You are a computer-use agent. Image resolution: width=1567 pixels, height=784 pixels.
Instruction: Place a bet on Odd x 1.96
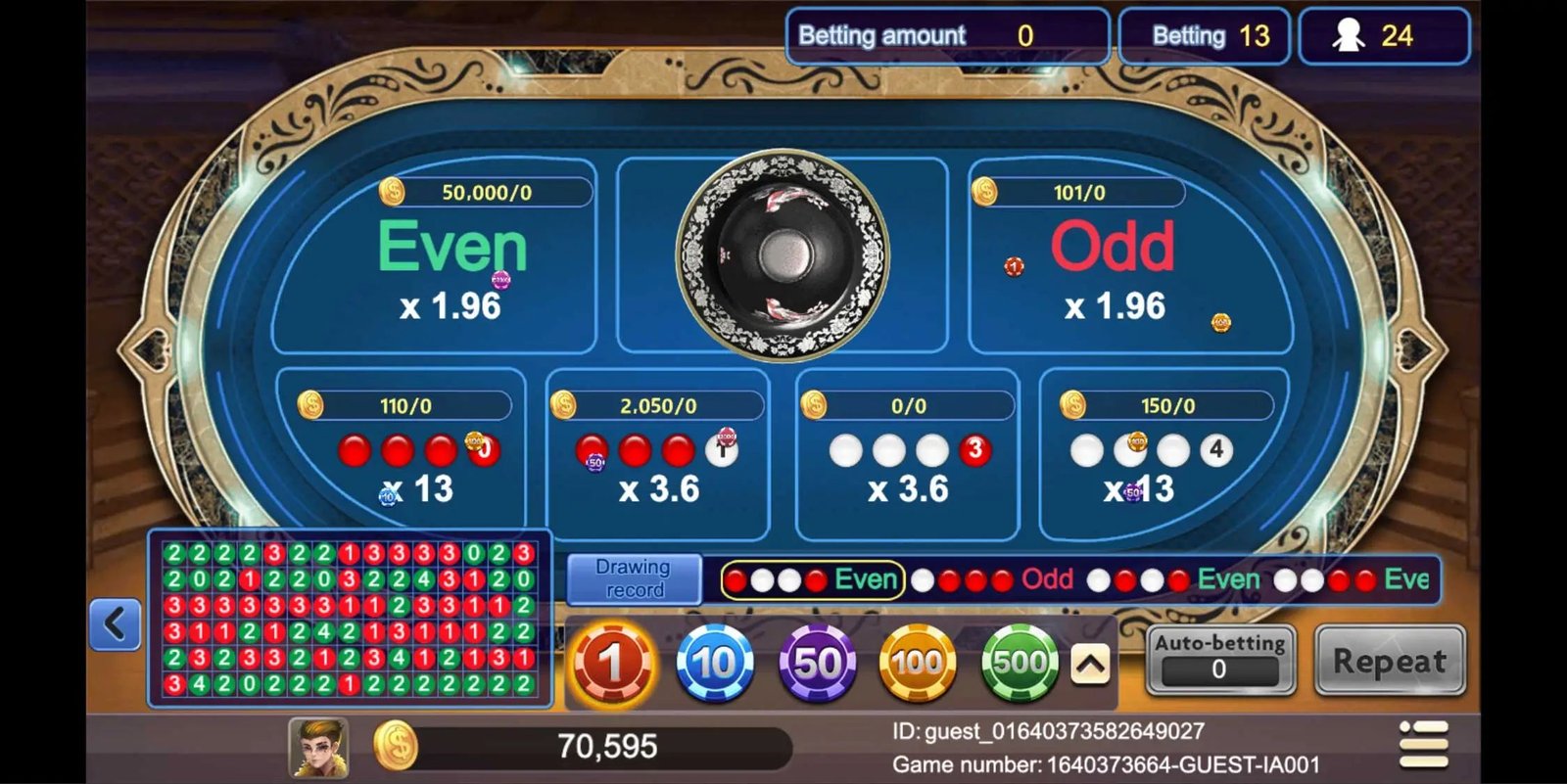pos(1114,264)
